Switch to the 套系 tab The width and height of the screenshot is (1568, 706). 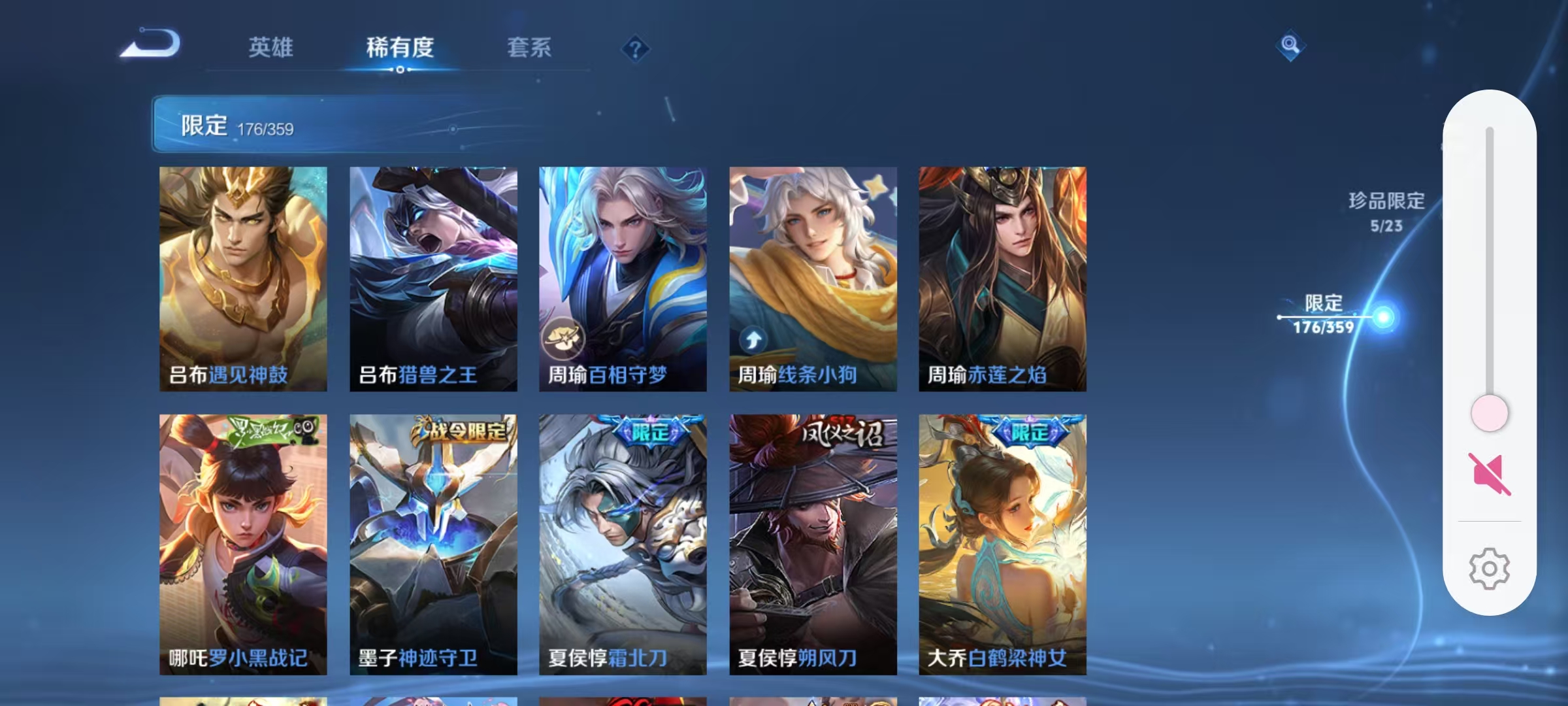click(x=531, y=47)
